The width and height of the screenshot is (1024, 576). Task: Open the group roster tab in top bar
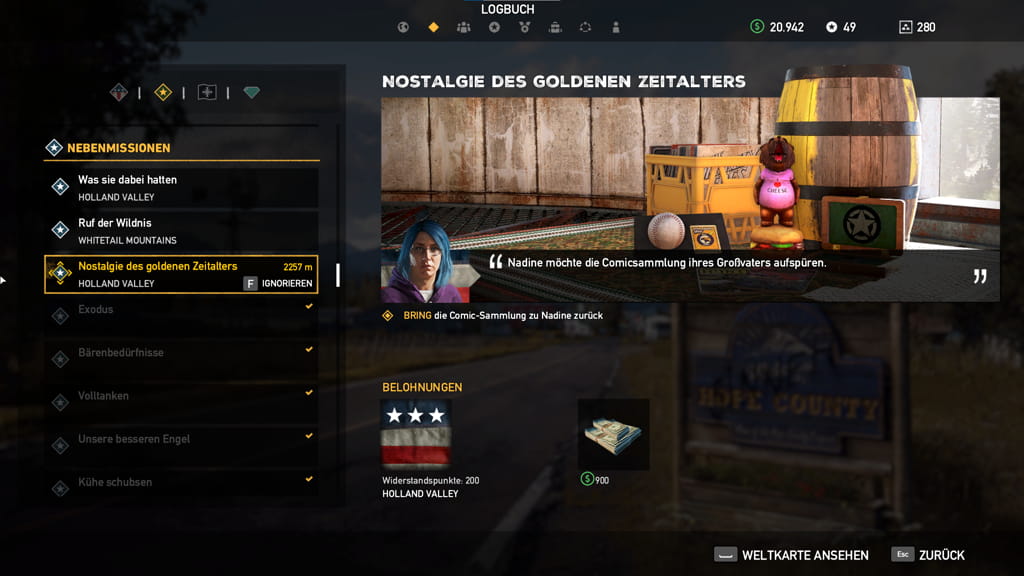[463, 27]
